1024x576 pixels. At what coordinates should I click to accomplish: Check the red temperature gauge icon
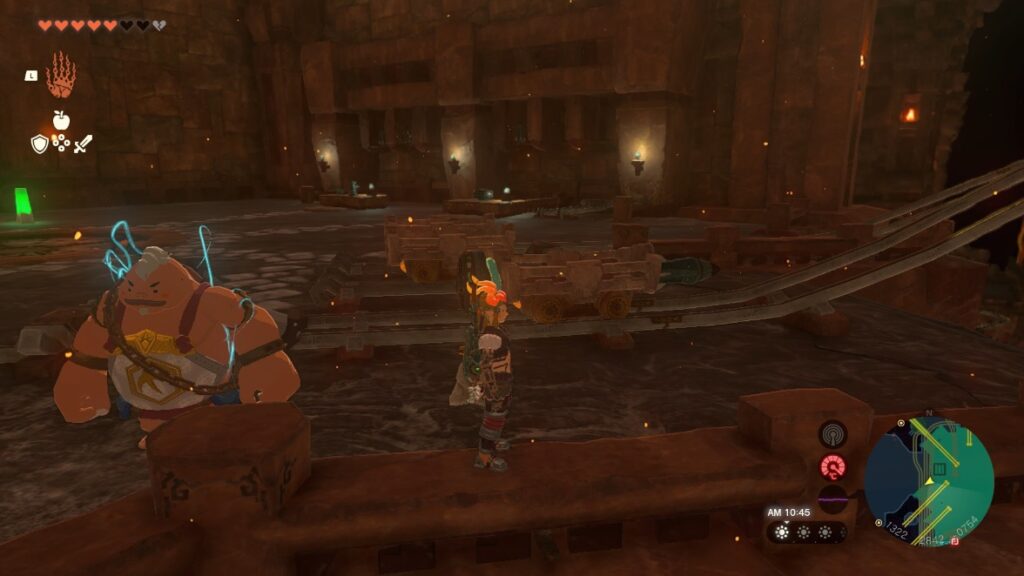(x=832, y=466)
